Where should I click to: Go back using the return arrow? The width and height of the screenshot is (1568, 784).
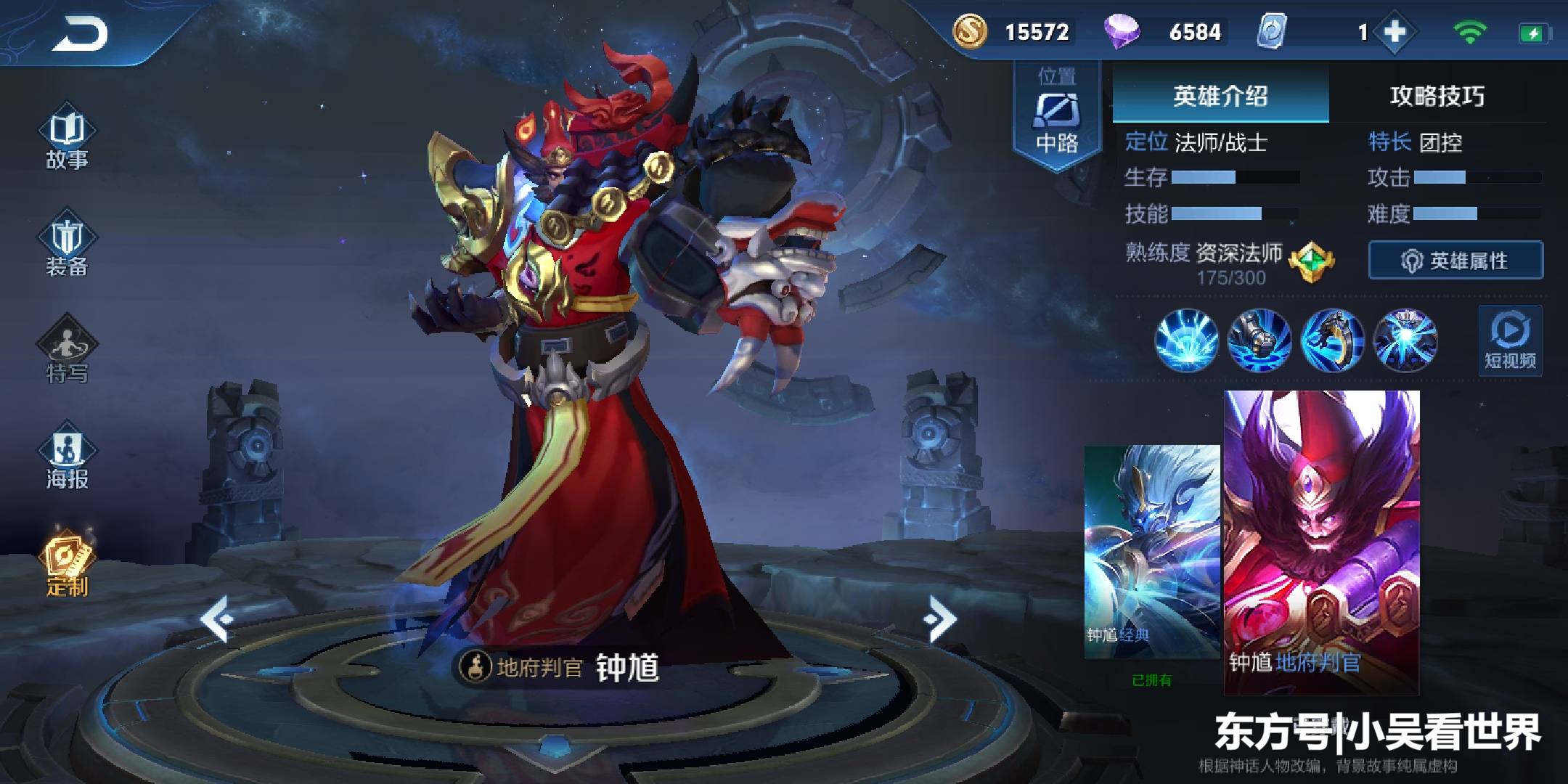tap(80, 33)
